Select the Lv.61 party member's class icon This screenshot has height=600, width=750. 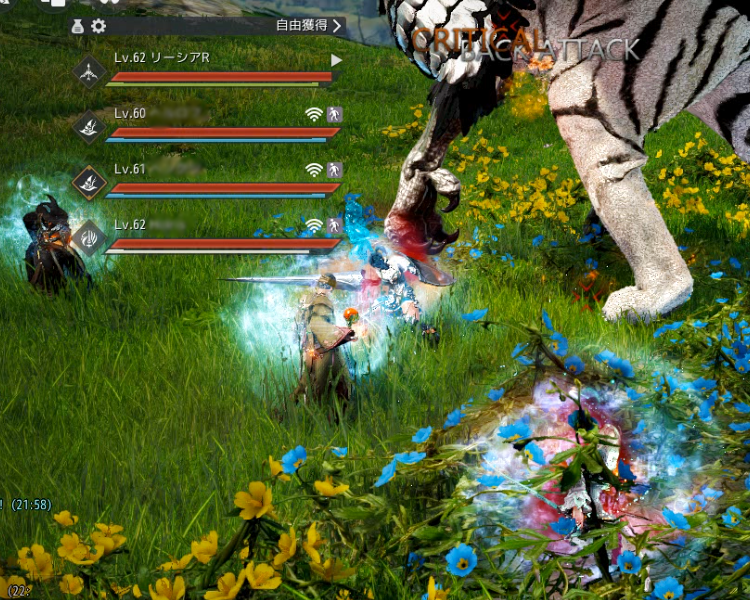(x=90, y=182)
